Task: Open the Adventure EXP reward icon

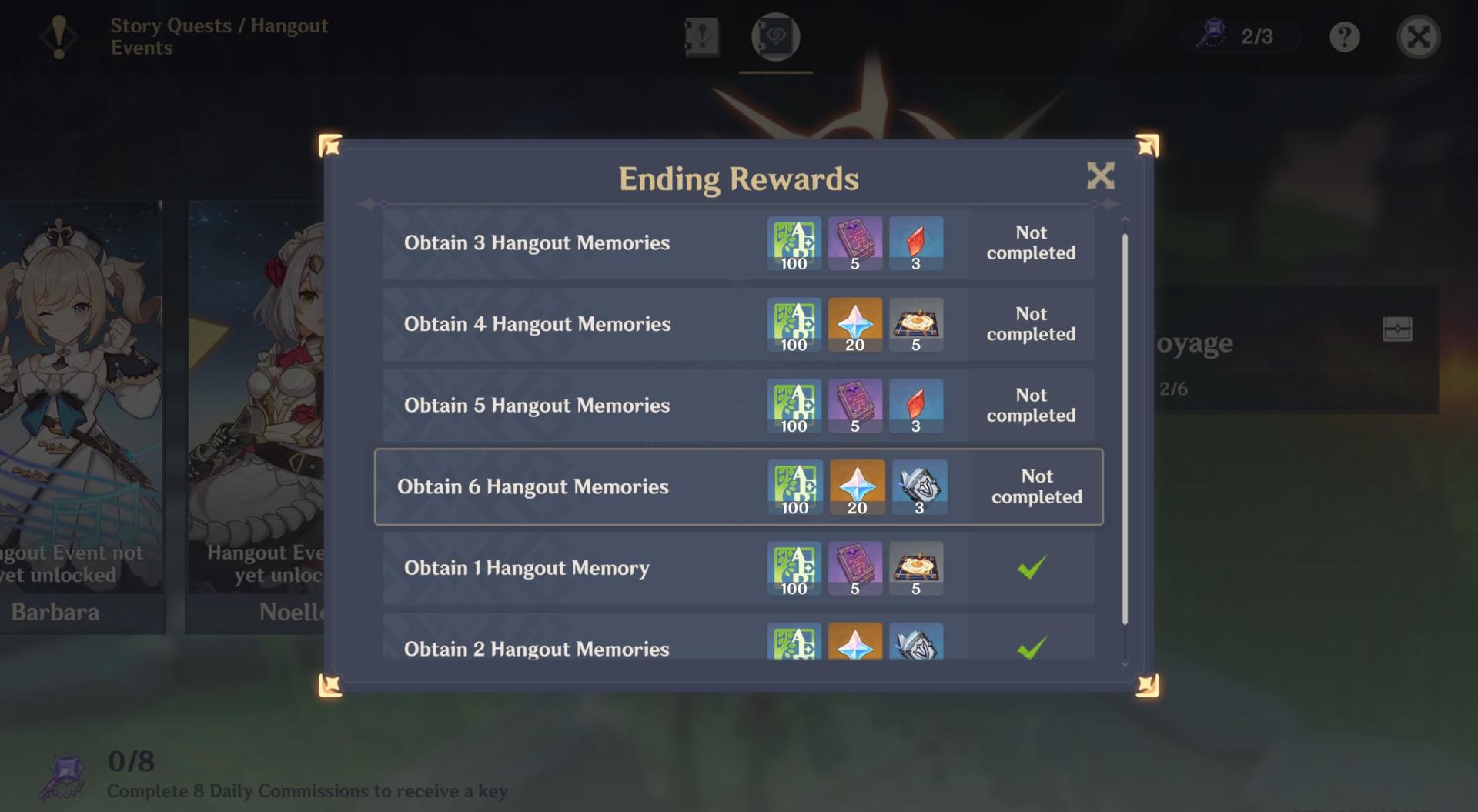Action: click(794, 243)
